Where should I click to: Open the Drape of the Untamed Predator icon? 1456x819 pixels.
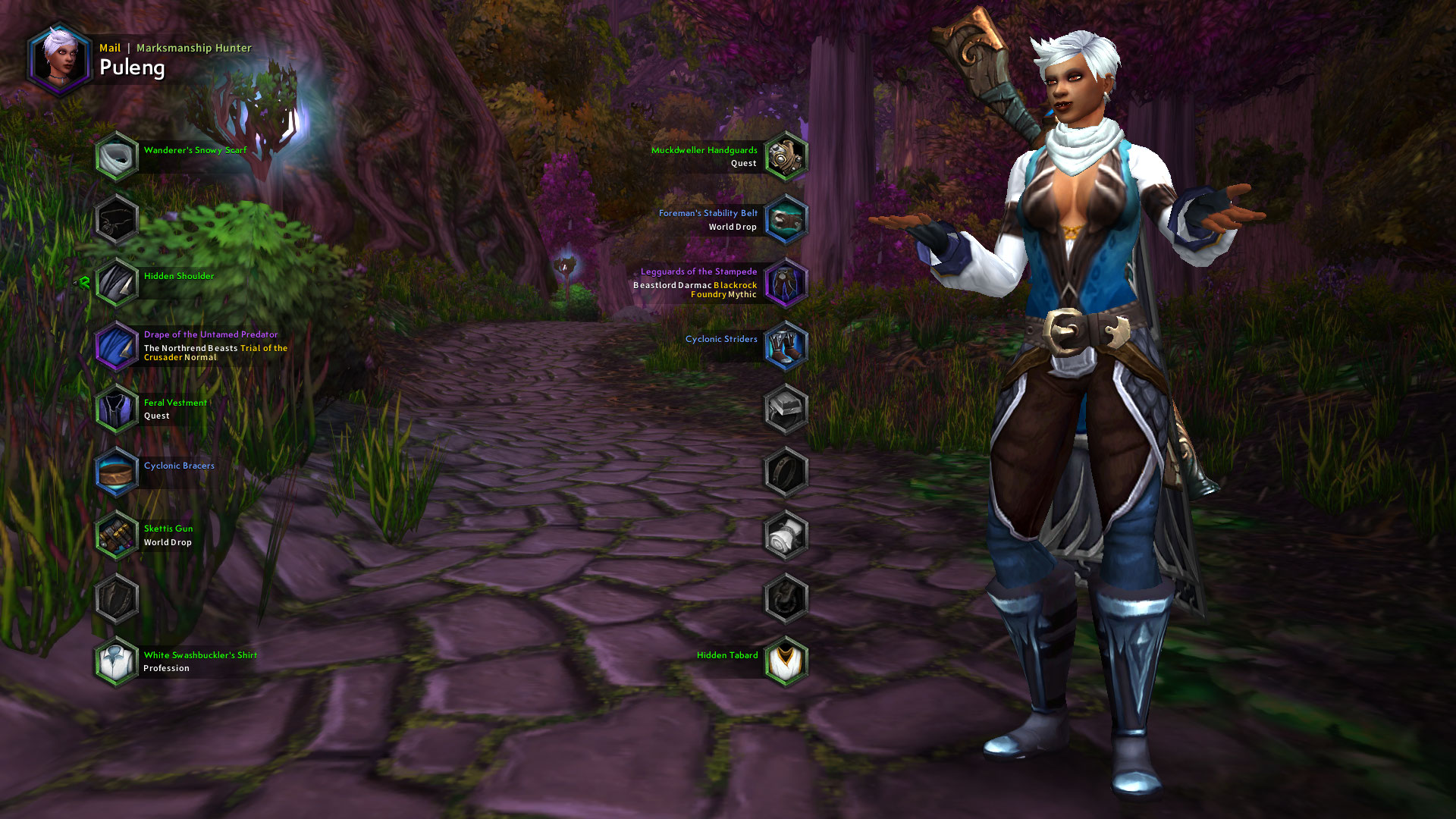(x=116, y=346)
